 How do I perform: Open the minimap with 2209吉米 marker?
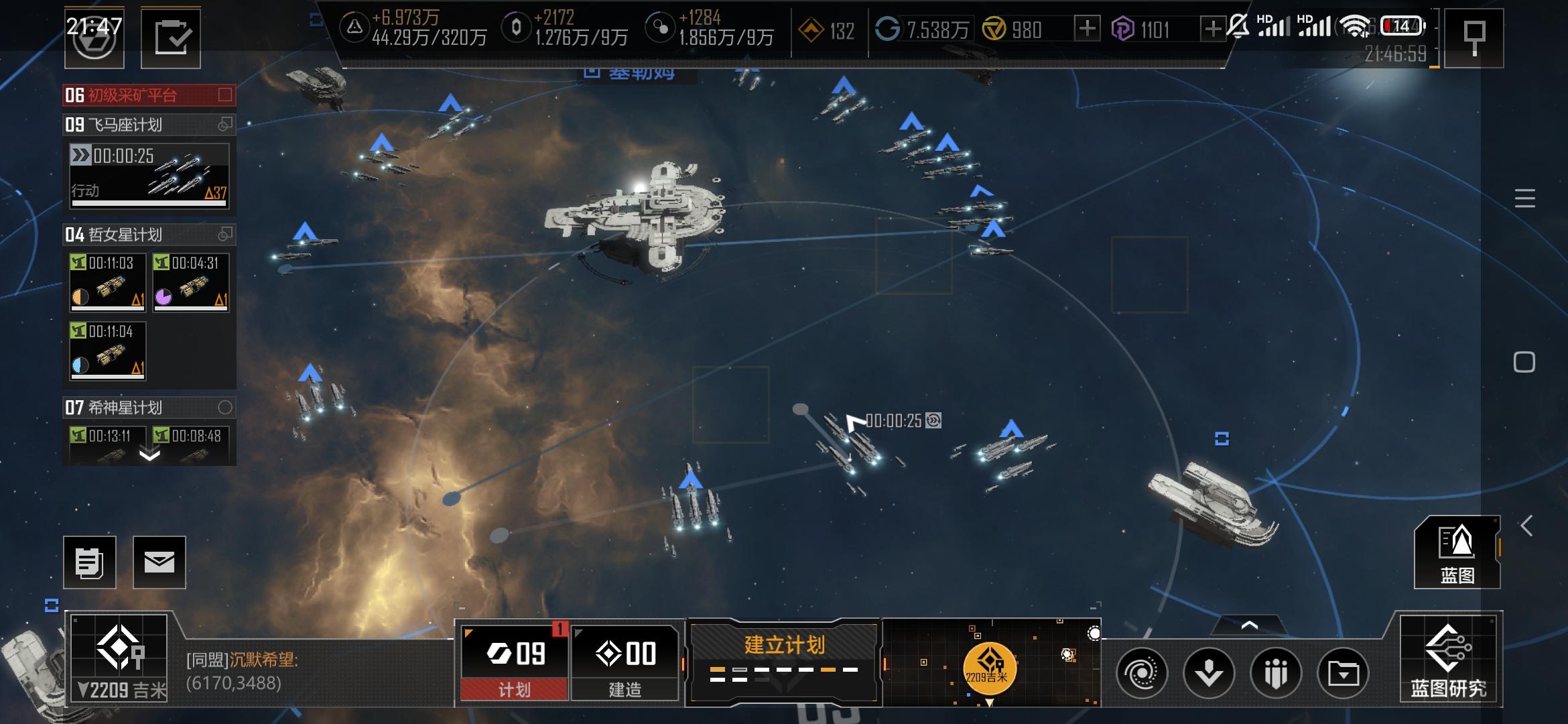click(990, 662)
